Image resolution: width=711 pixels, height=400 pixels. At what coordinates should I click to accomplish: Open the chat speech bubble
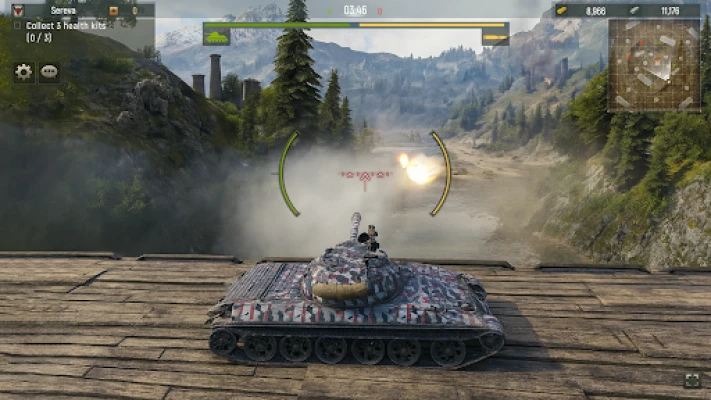[x=49, y=72]
